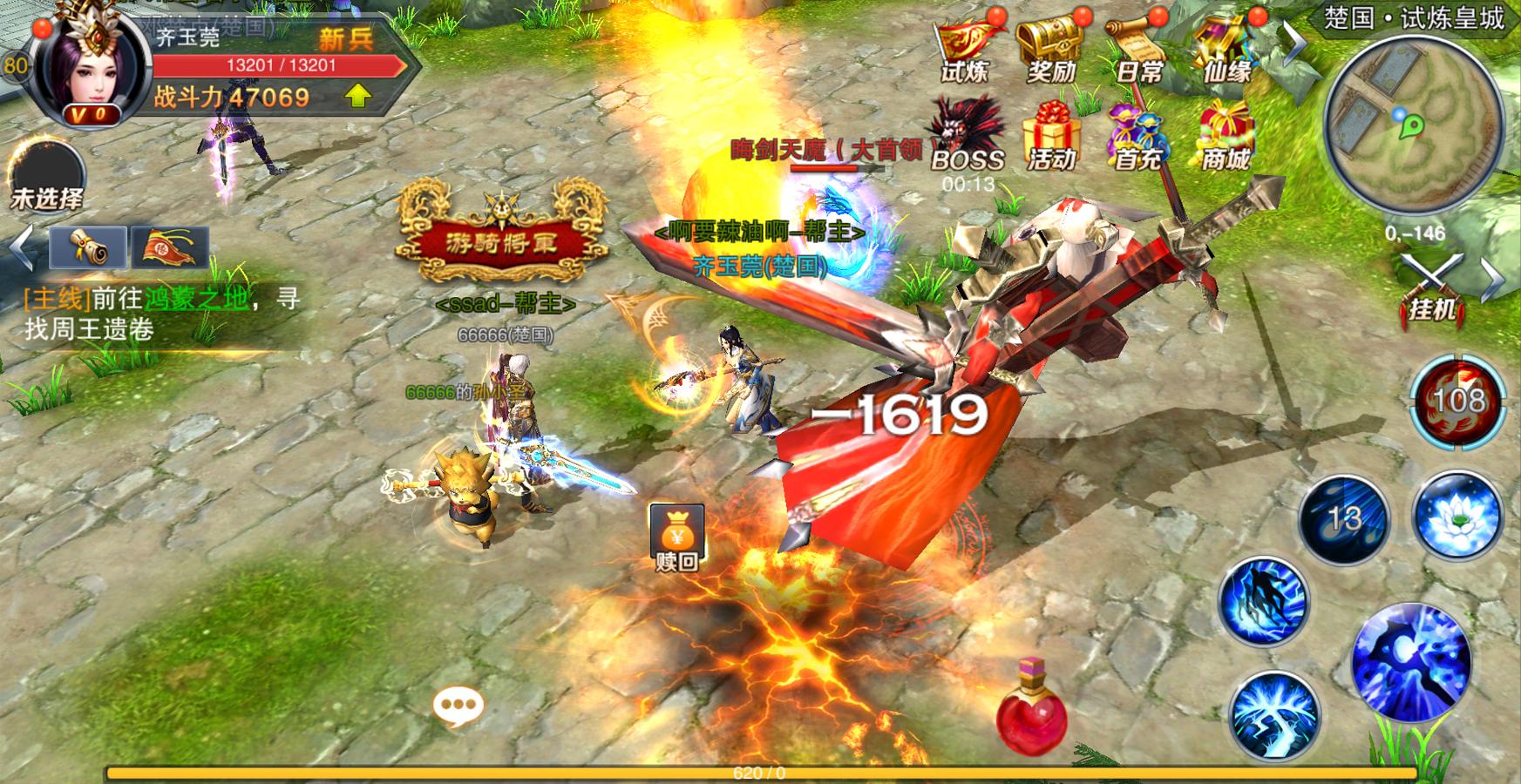Activate the white lotus skill

click(1456, 516)
